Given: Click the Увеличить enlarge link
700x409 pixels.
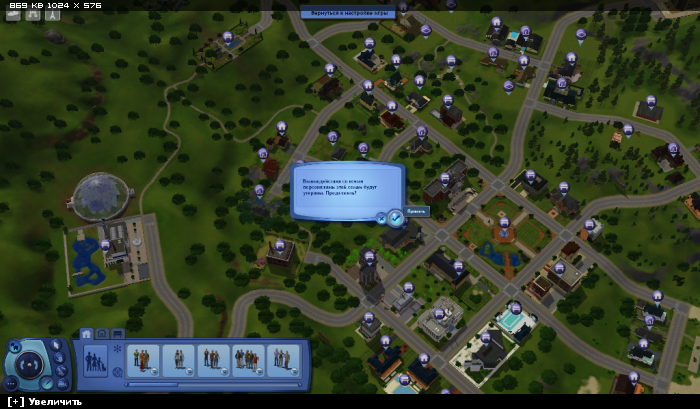Looking at the screenshot, I should coord(43,402).
